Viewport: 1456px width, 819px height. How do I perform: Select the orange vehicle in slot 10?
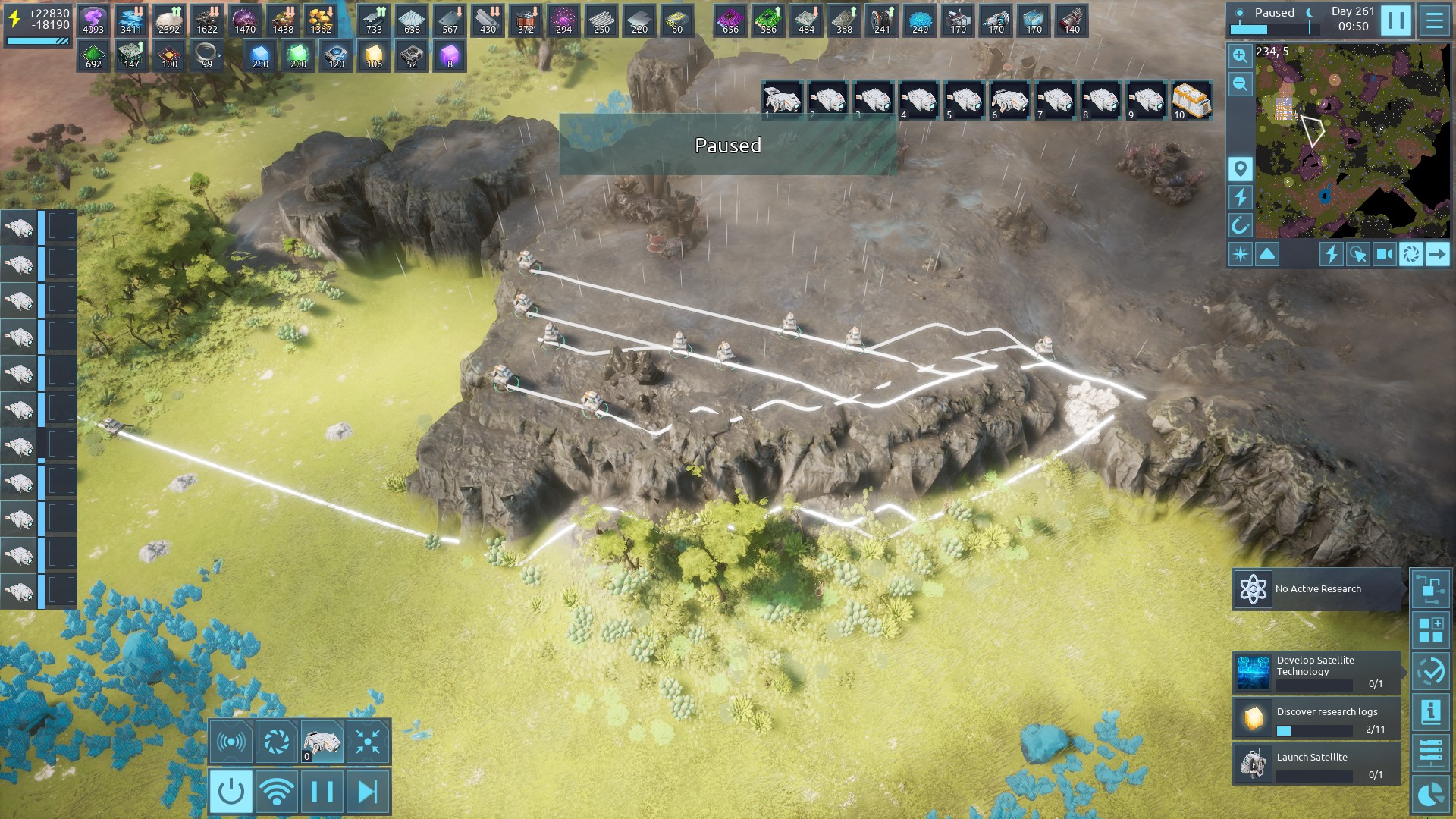tap(1191, 101)
